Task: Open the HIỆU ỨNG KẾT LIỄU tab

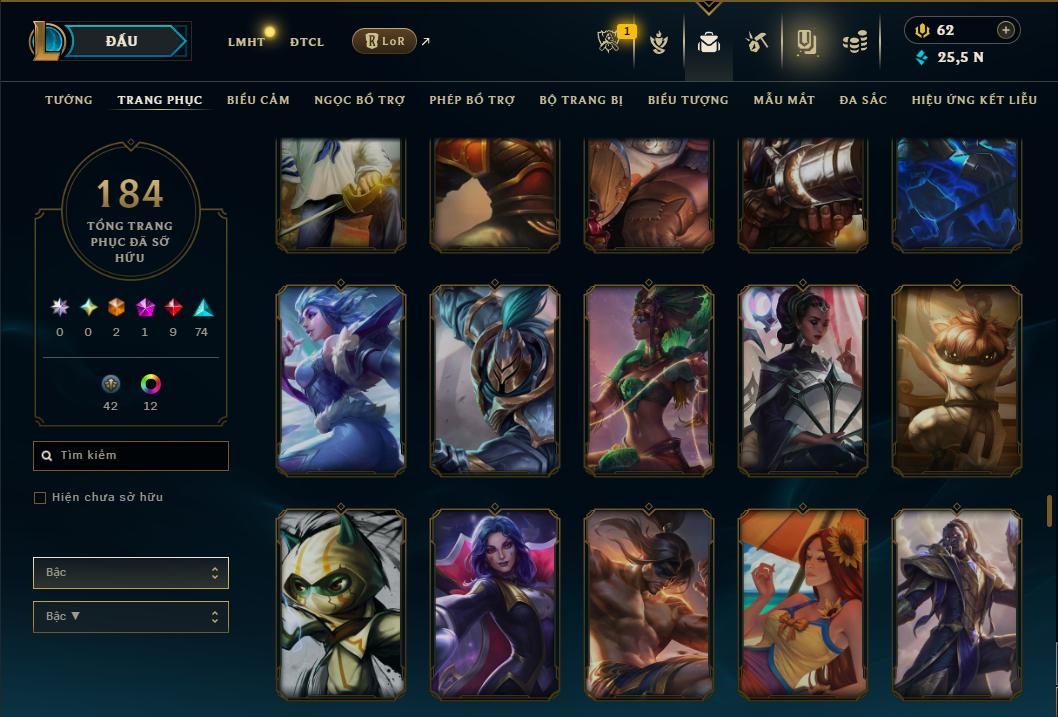Action: (974, 100)
